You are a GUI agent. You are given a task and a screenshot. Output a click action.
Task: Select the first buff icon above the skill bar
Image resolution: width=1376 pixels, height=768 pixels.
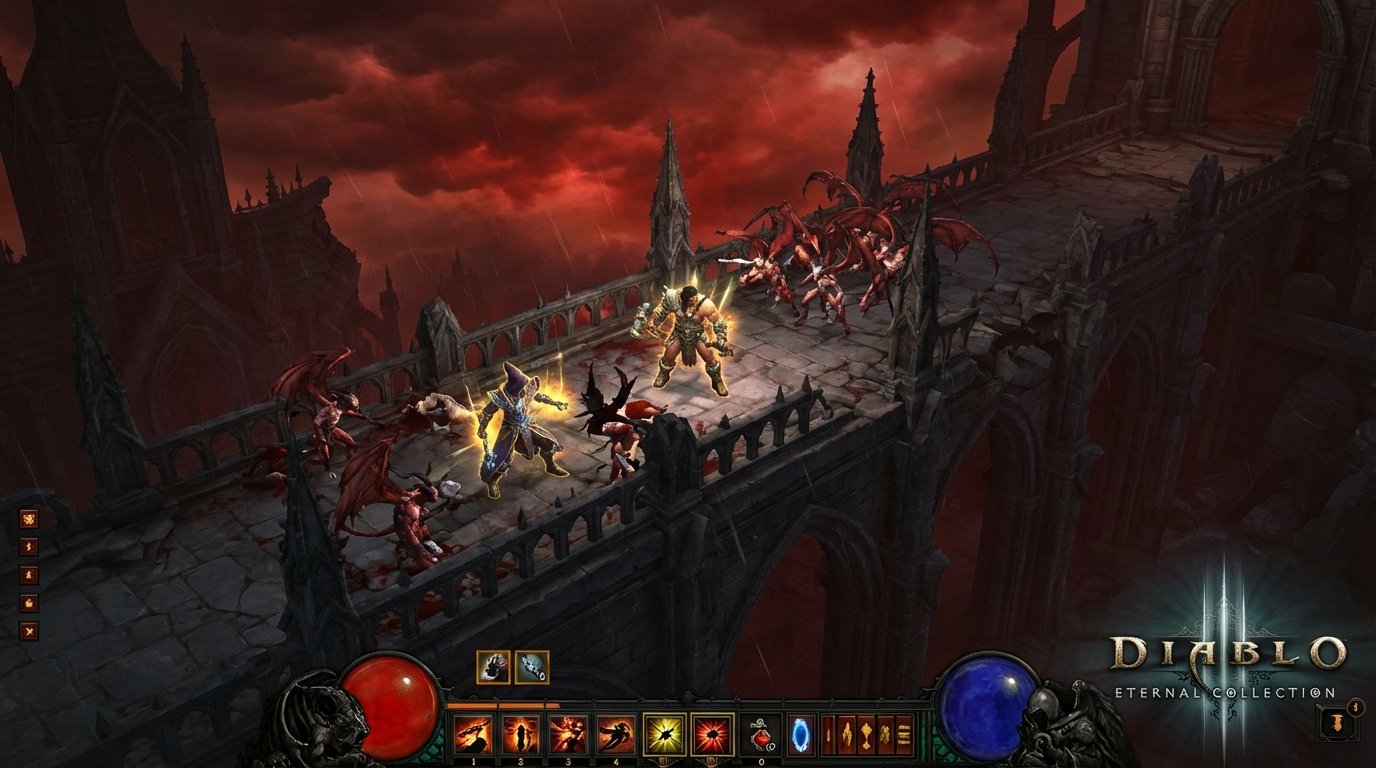(494, 666)
